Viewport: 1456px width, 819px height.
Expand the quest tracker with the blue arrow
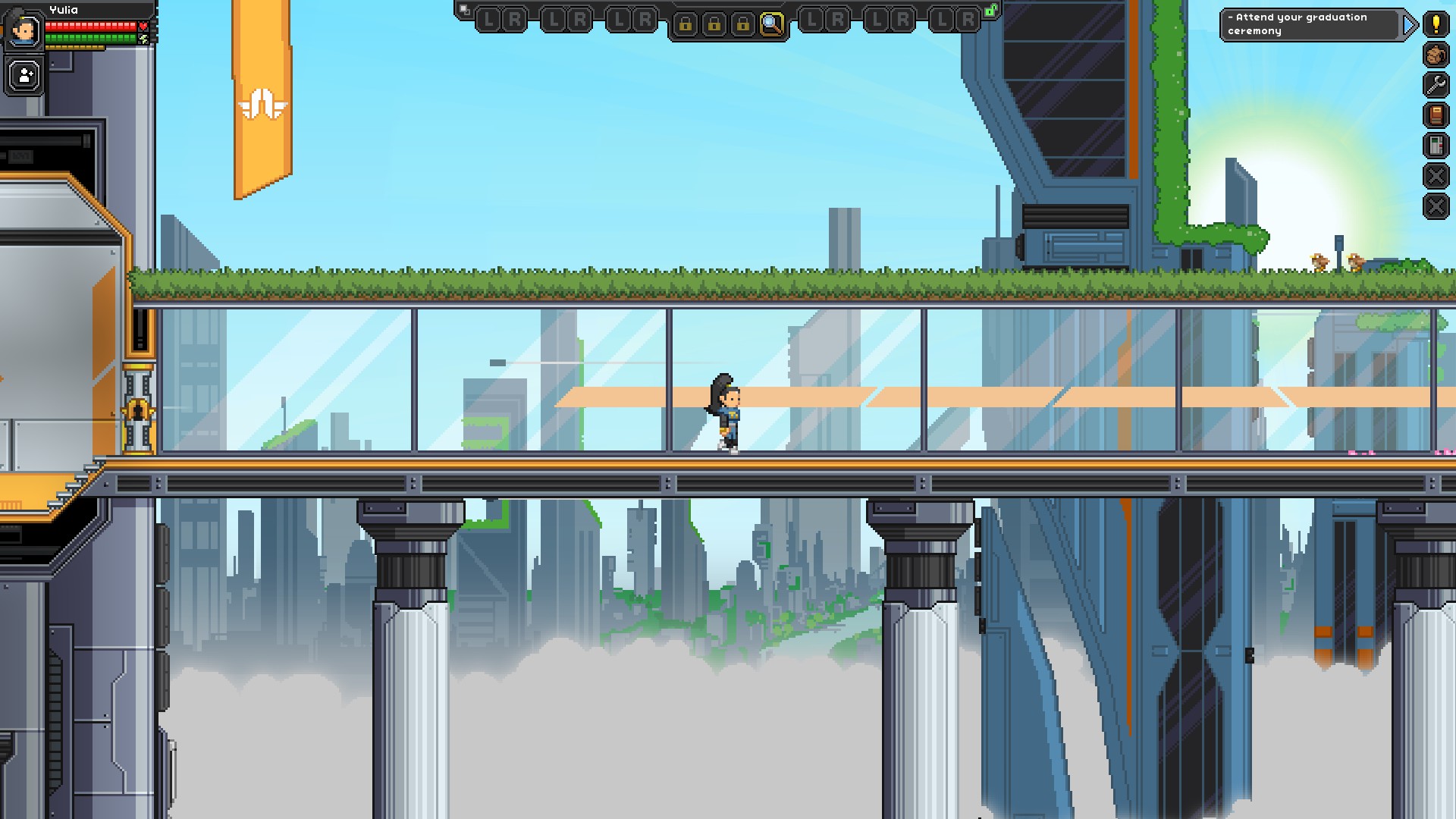(1410, 24)
